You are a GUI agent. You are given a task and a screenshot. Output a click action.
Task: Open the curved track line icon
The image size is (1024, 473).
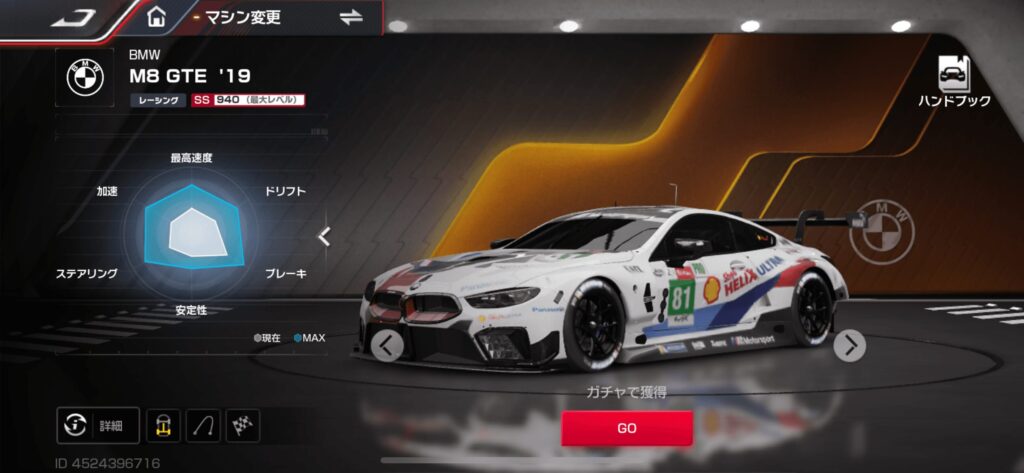point(203,425)
